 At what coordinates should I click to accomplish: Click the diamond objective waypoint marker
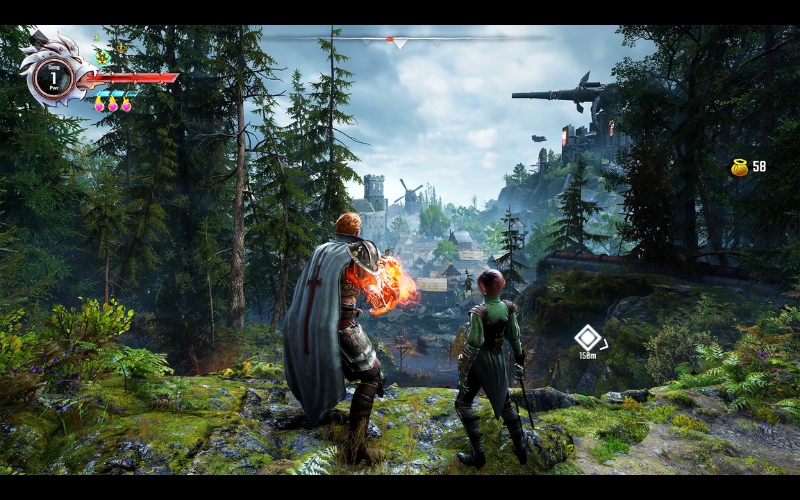click(x=587, y=338)
